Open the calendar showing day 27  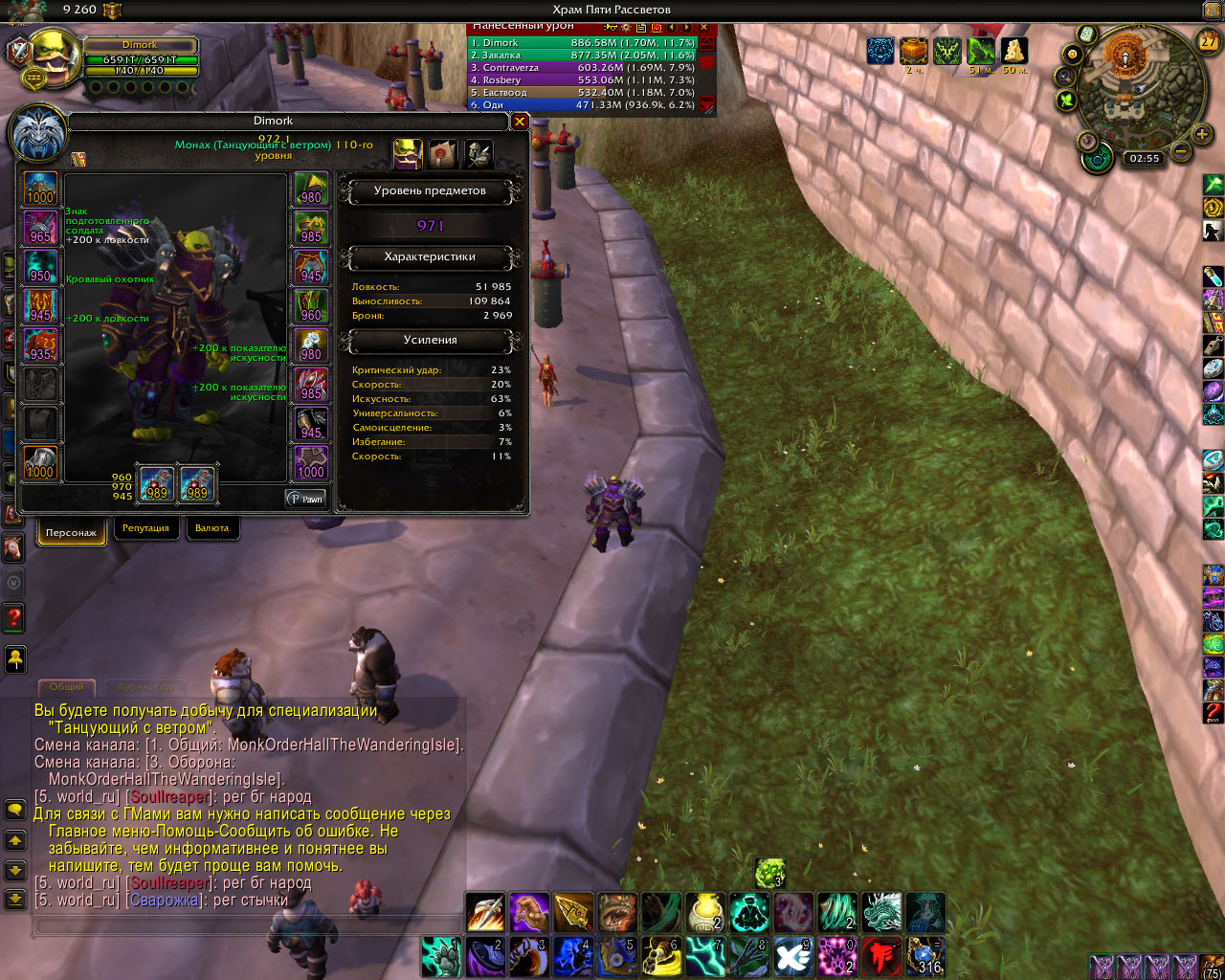coord(1209,41)
